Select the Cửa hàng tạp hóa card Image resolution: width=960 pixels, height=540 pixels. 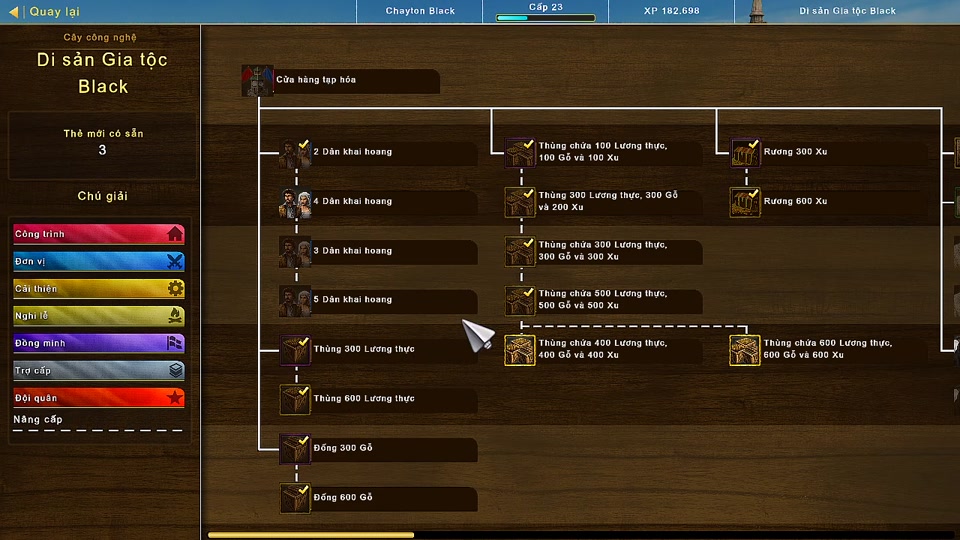340,80
